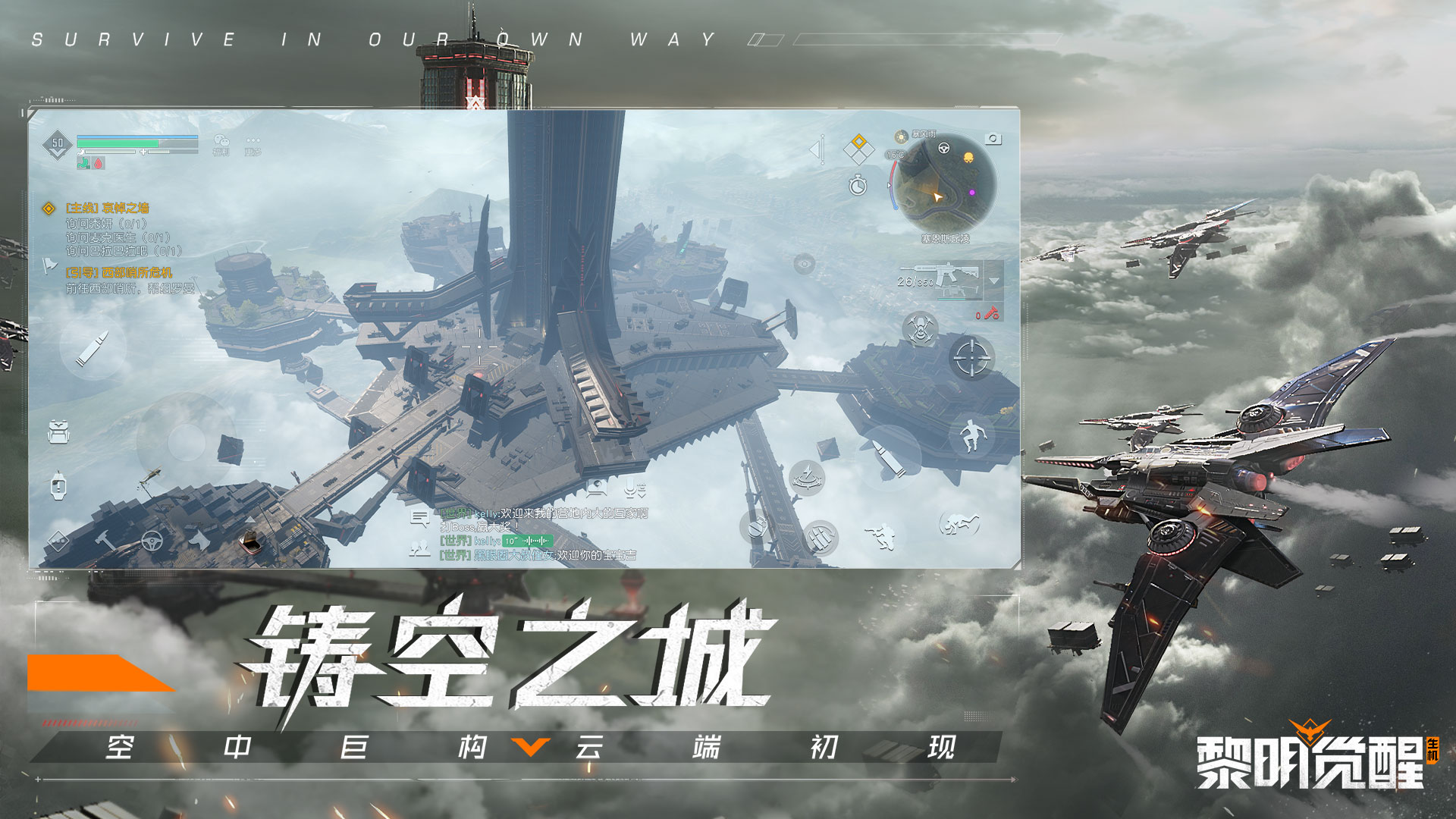This screenshot has width=1456, height=819.
Task: Open the camera icon beside the minimap
Action: tap(993, 138)
